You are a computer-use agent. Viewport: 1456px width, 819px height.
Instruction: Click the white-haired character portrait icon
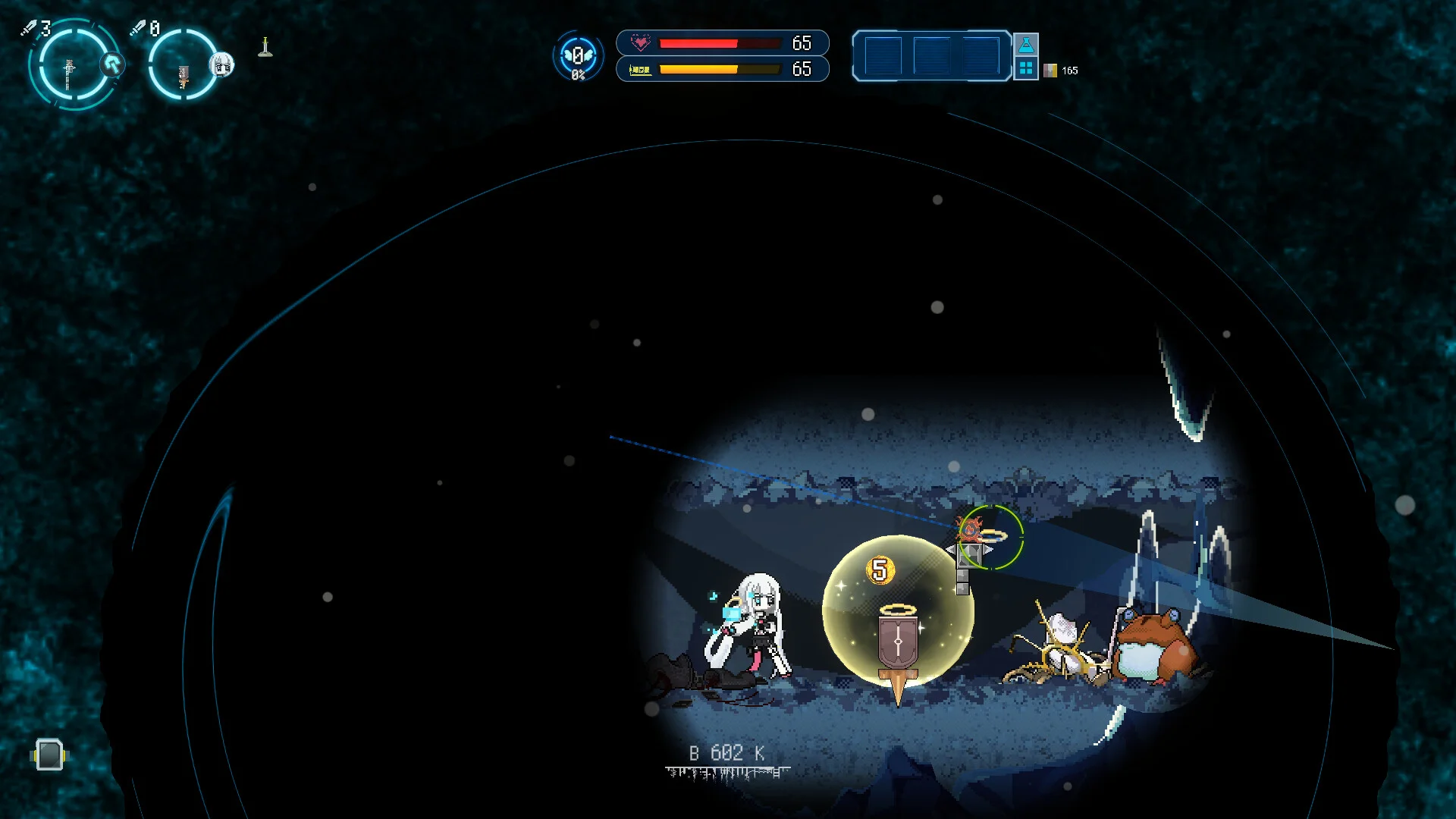coord(222,65)
